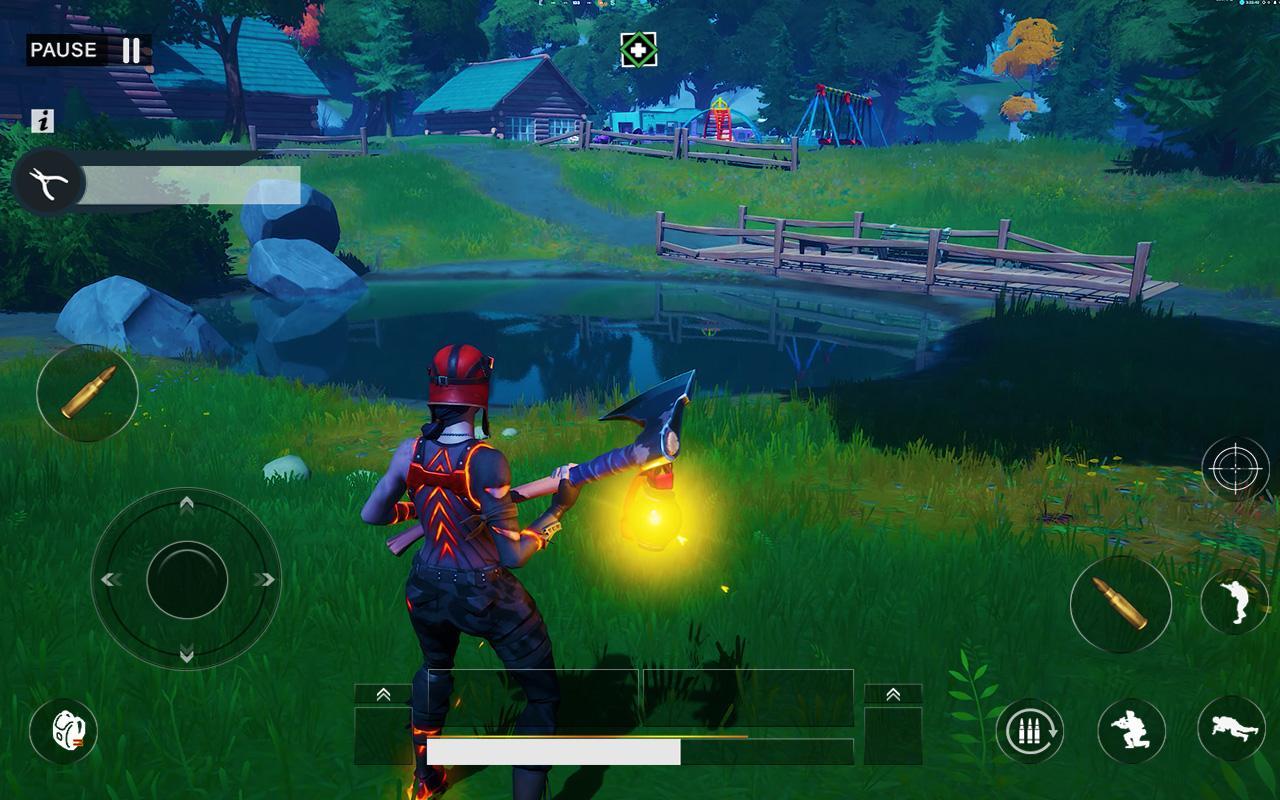Viewport: 1280px width, 800px height.
Task: Select the pliers tool icon
Action: pos(49,182)
